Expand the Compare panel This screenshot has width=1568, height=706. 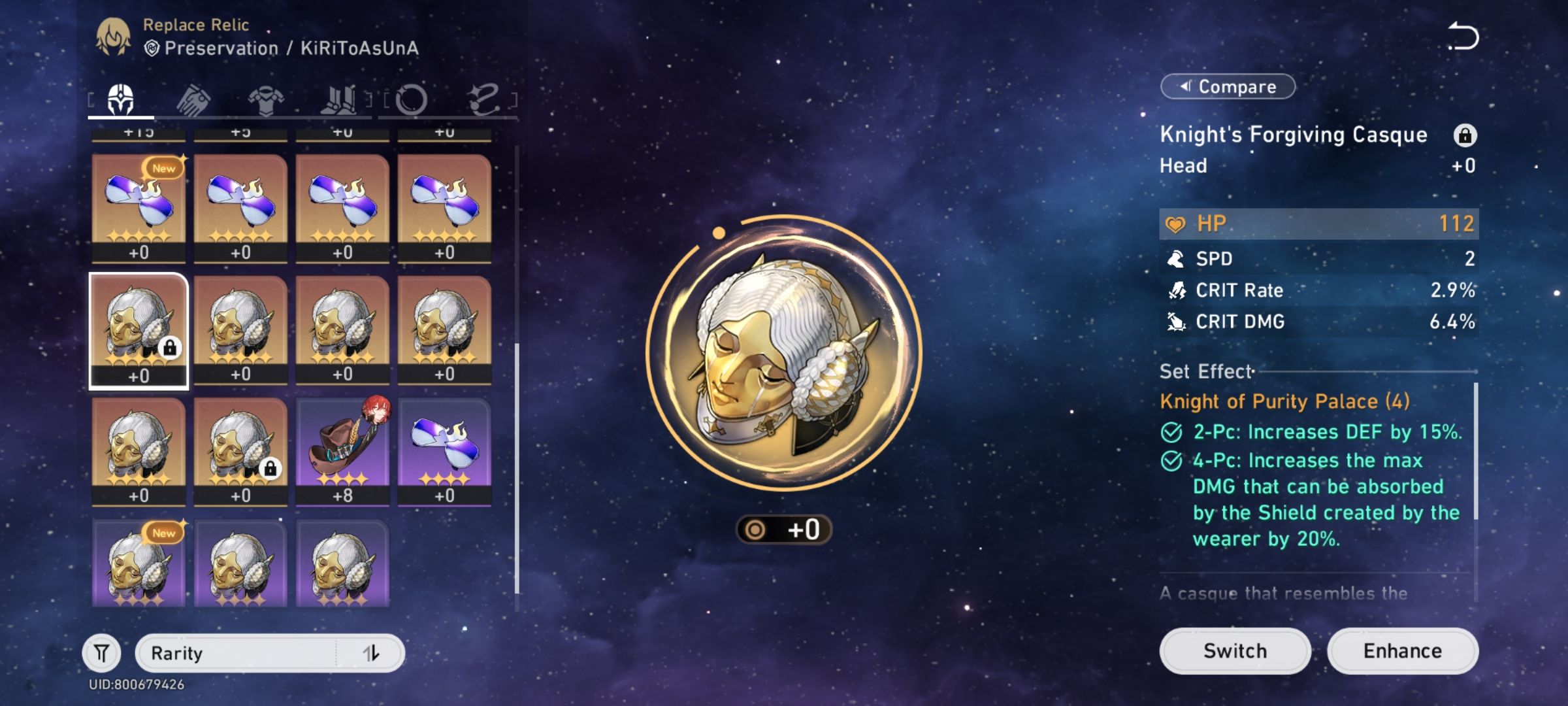pos(1227,86)
